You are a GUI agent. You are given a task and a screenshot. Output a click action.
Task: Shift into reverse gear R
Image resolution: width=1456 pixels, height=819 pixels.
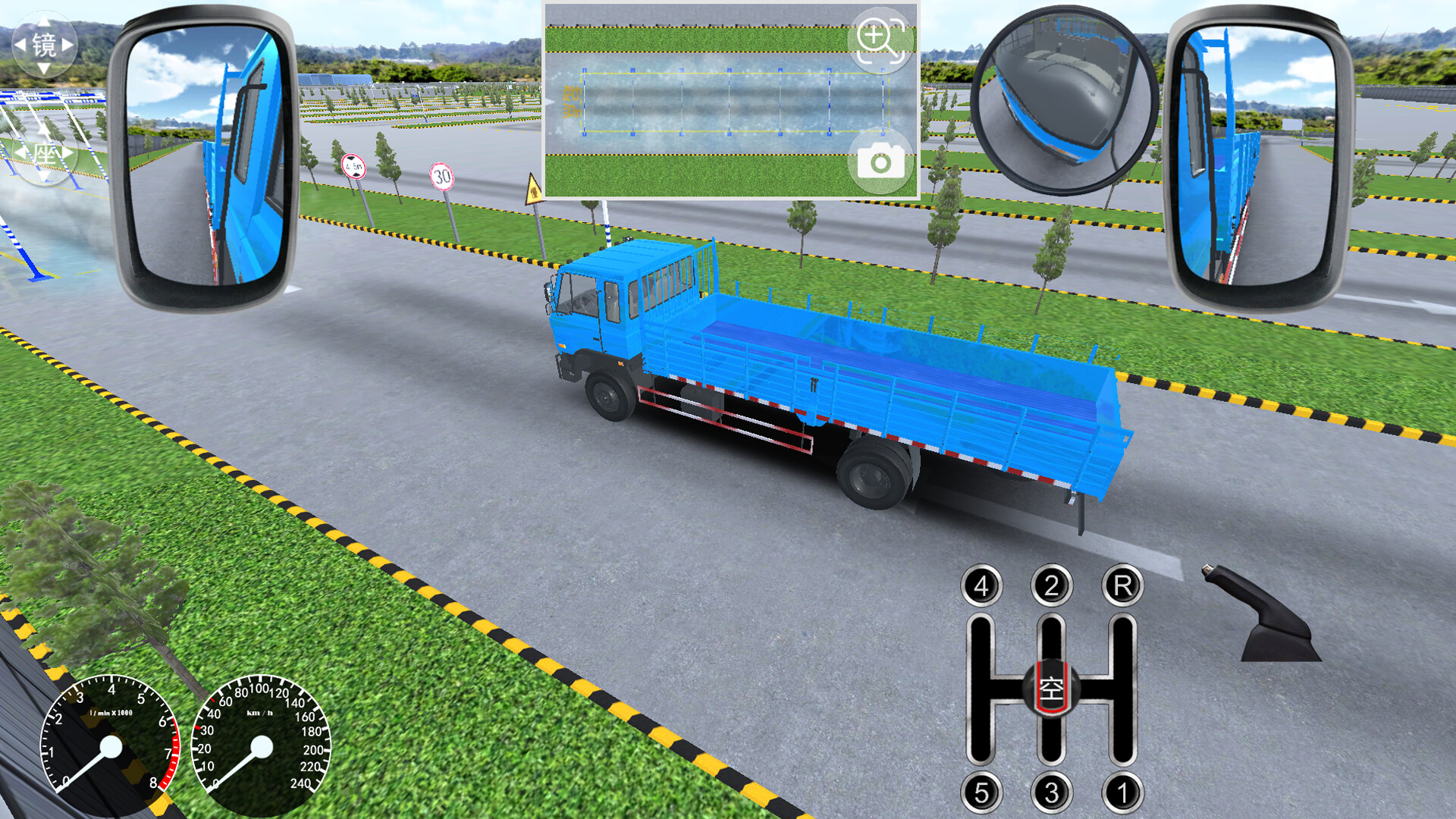click(x=1120, y=585)
